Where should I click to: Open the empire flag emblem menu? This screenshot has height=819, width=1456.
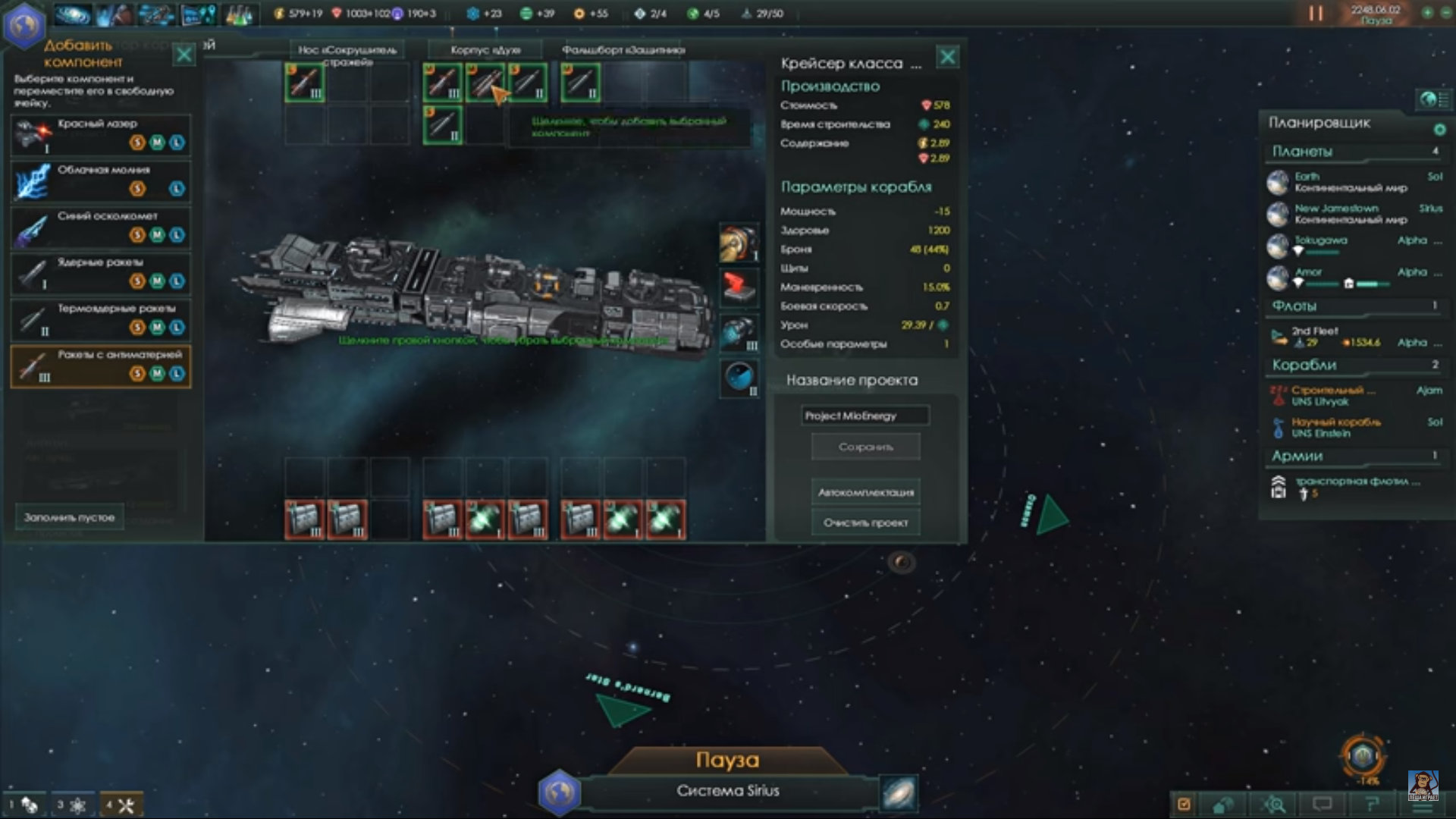point(24,24)
